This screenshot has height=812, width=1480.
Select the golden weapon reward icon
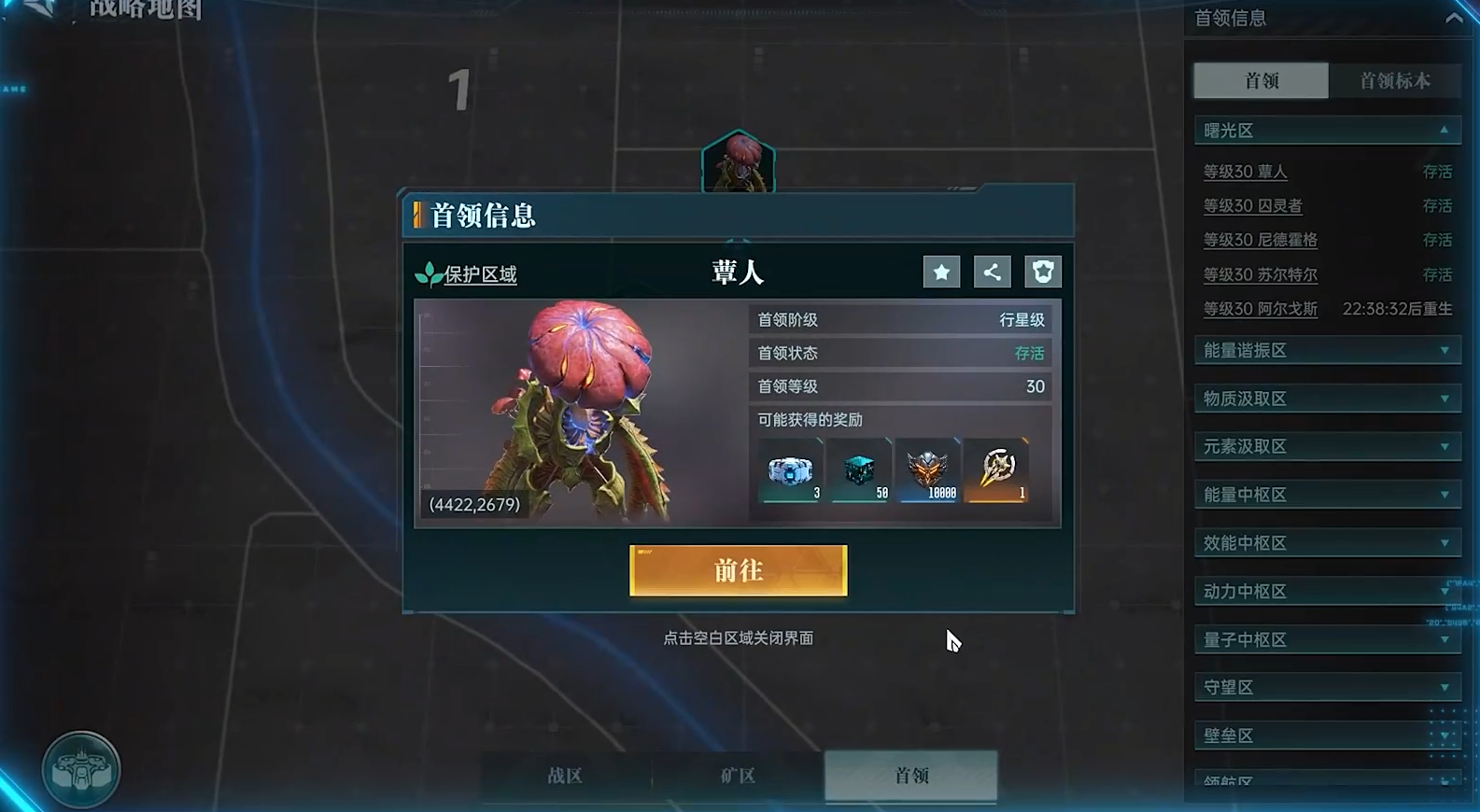pos(995,468)
